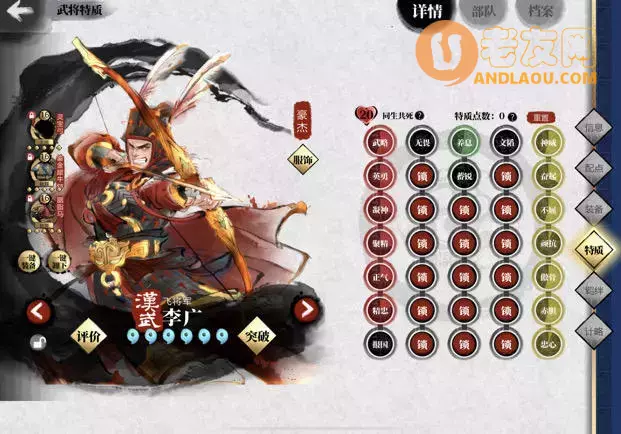Click the 重置 reset button
Image resolution: width=621 pixels, height=434 pixels.
[546, 116]
